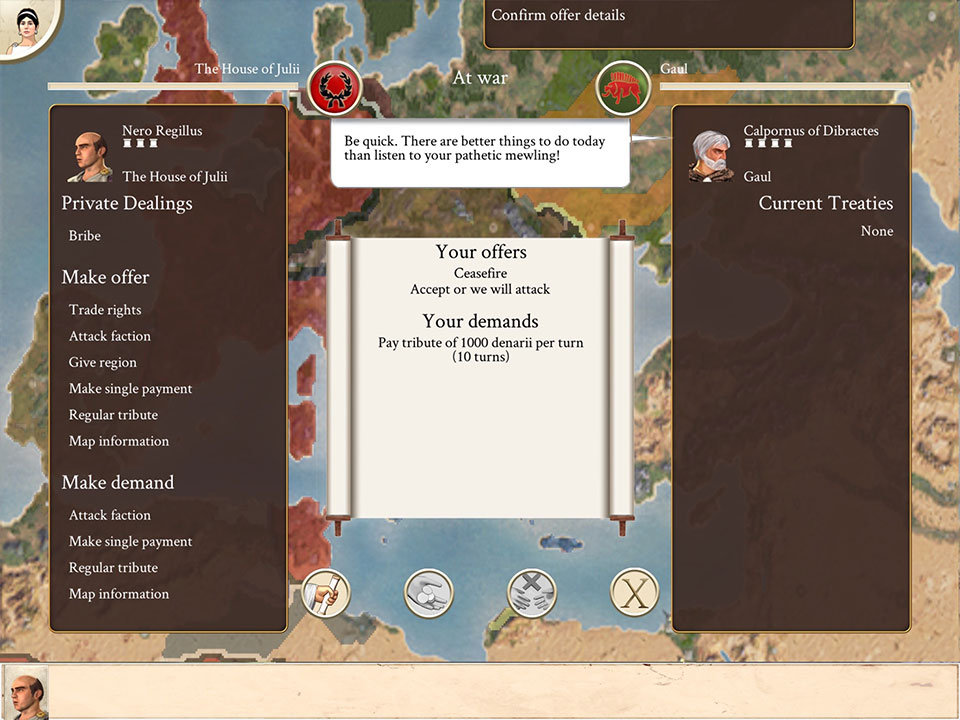Select Bribe under Private Dealings

tap(85, 236)
